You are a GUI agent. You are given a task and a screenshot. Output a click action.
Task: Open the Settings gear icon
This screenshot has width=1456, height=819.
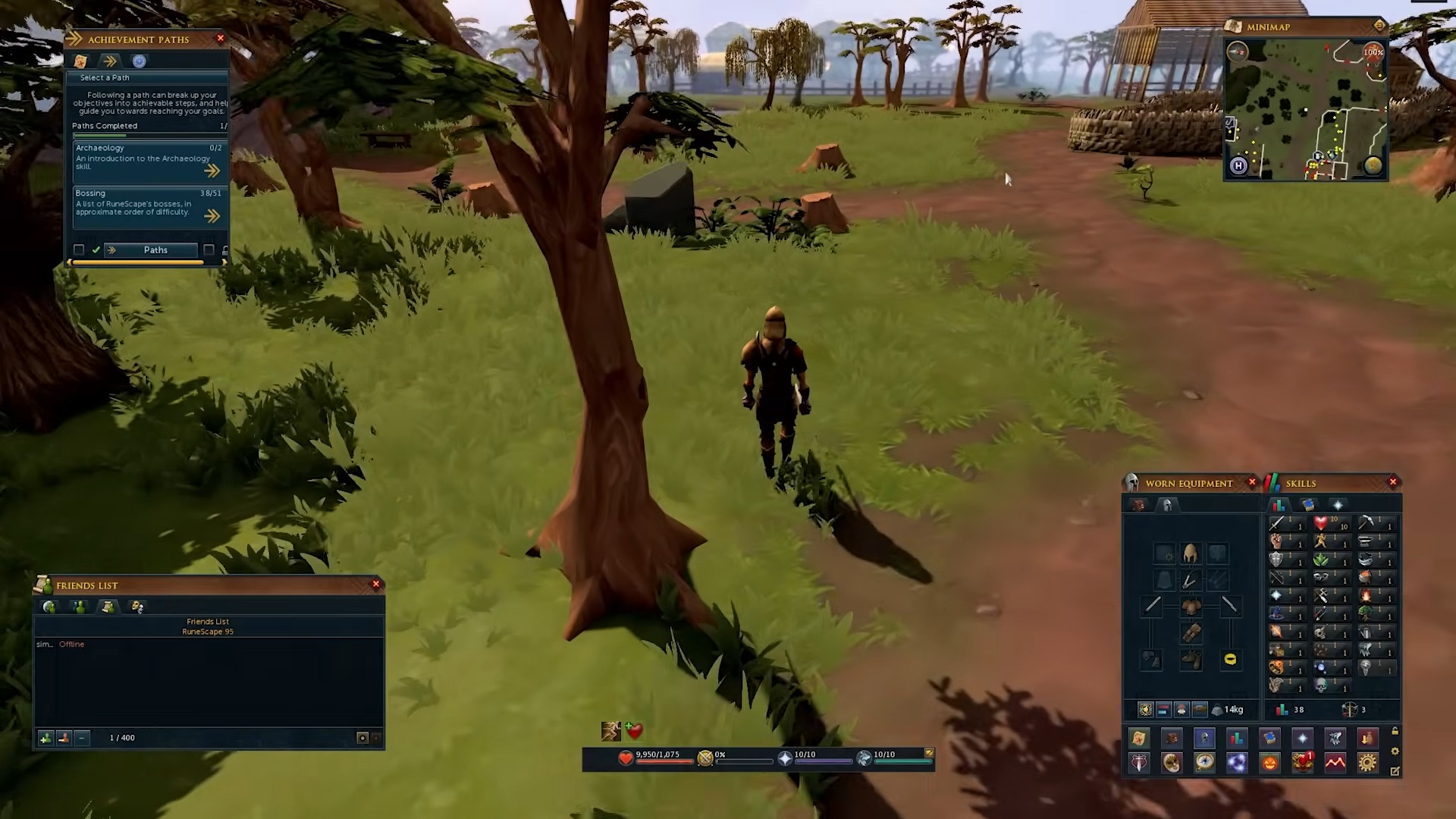tap(1367, 763)
